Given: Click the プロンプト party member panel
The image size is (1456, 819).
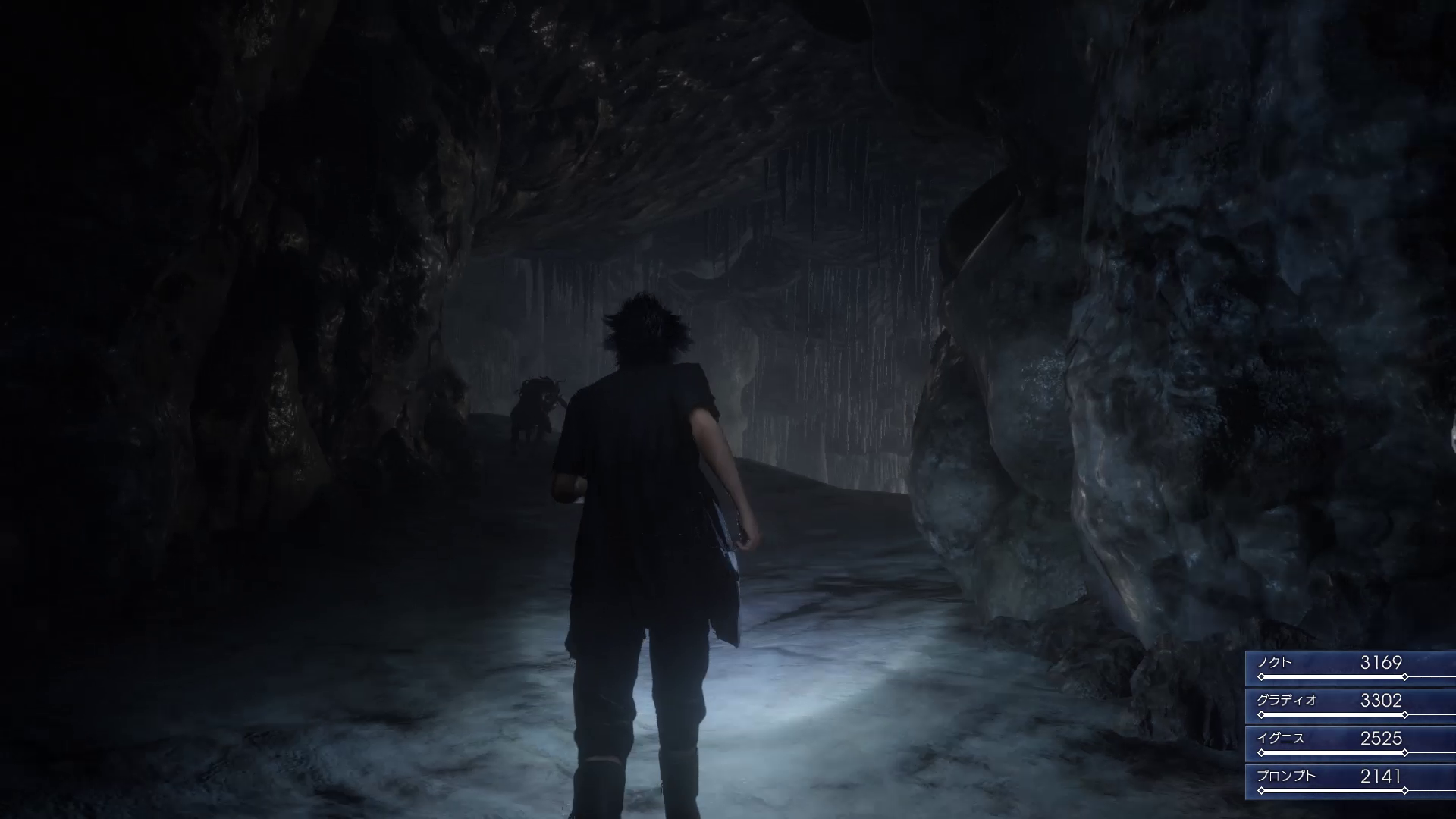Looking at the screenshot, I should [x=1350, y=781].
